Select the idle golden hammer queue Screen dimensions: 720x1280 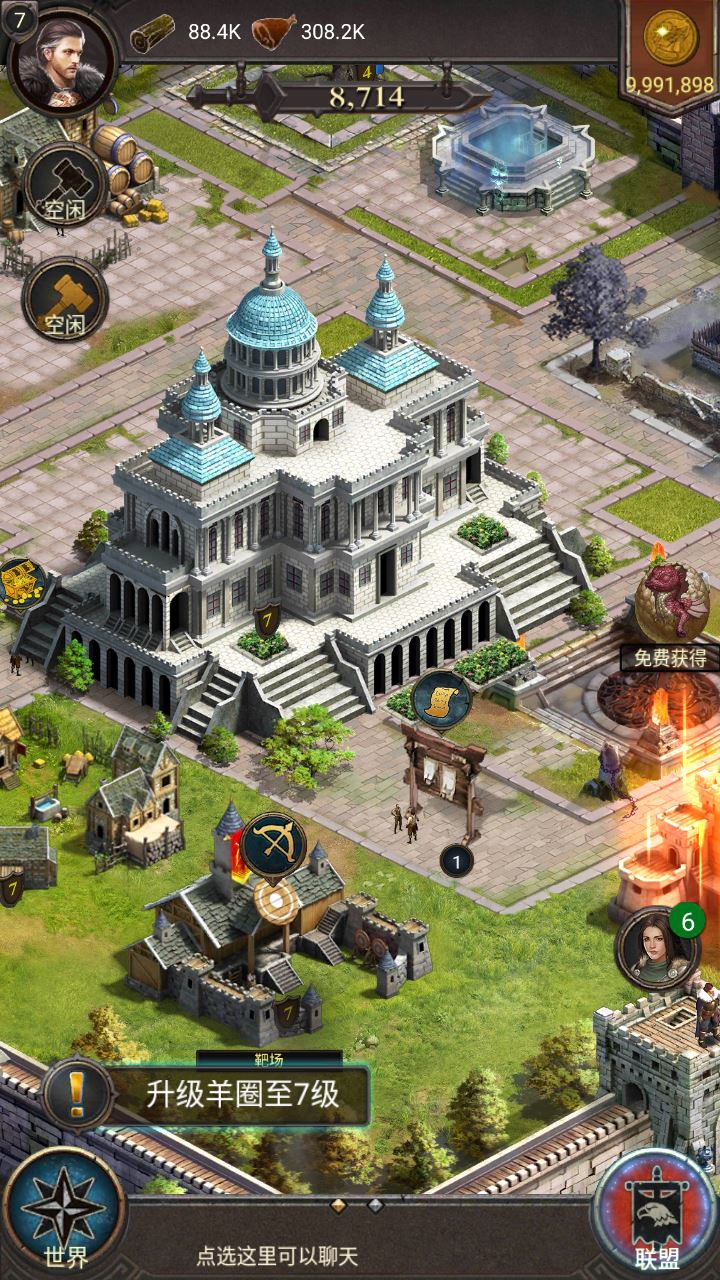[x=65, y=299]
